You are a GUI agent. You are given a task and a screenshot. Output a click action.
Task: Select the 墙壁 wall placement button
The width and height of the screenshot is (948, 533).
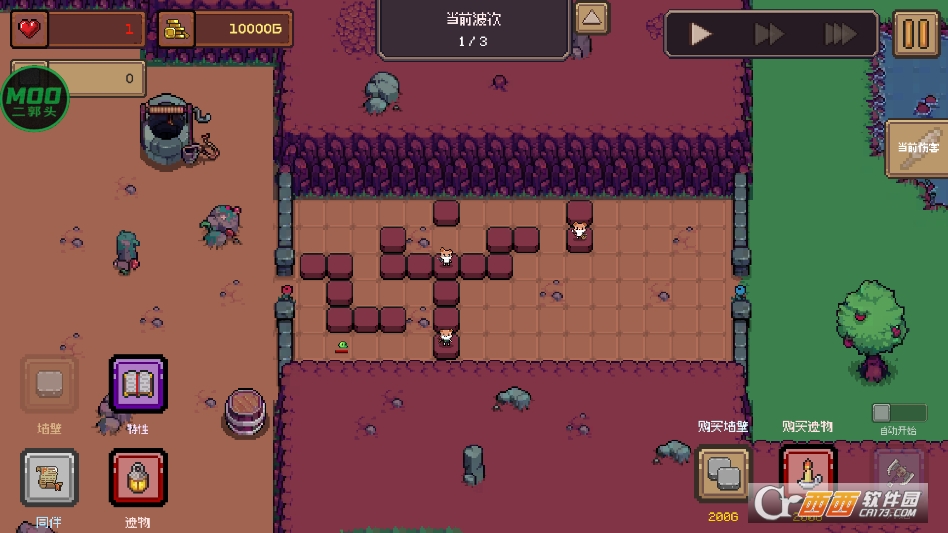[49, 385]
